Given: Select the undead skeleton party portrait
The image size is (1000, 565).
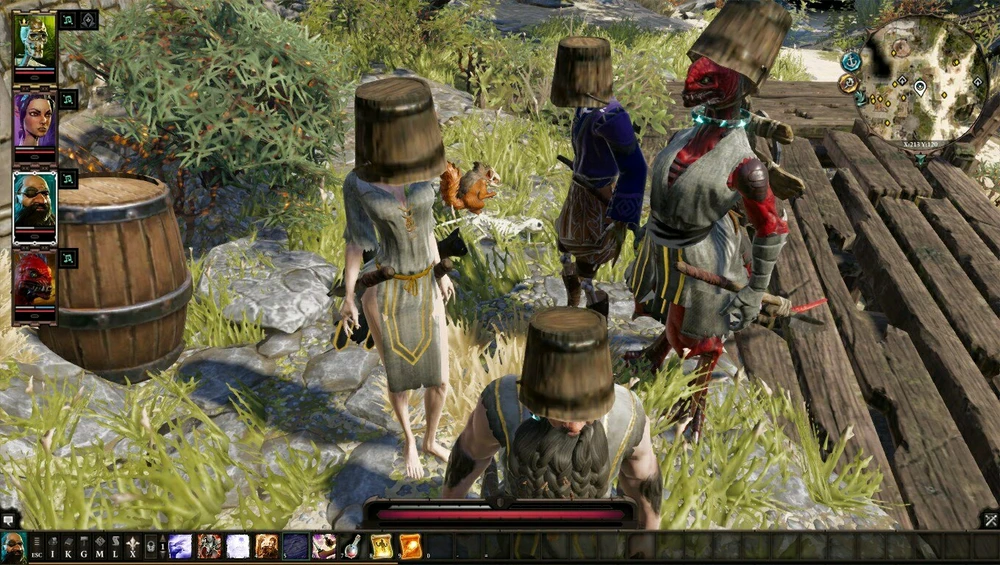Looking at the screenshot, I should click(x=34, y=41).
